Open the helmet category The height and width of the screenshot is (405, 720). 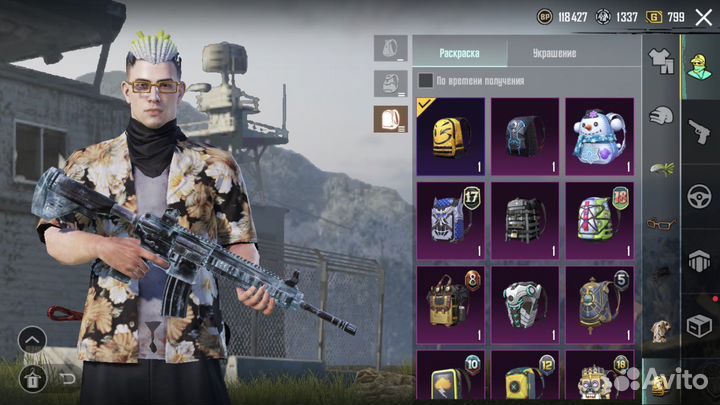pyautogui.click(x=658, y=115)
